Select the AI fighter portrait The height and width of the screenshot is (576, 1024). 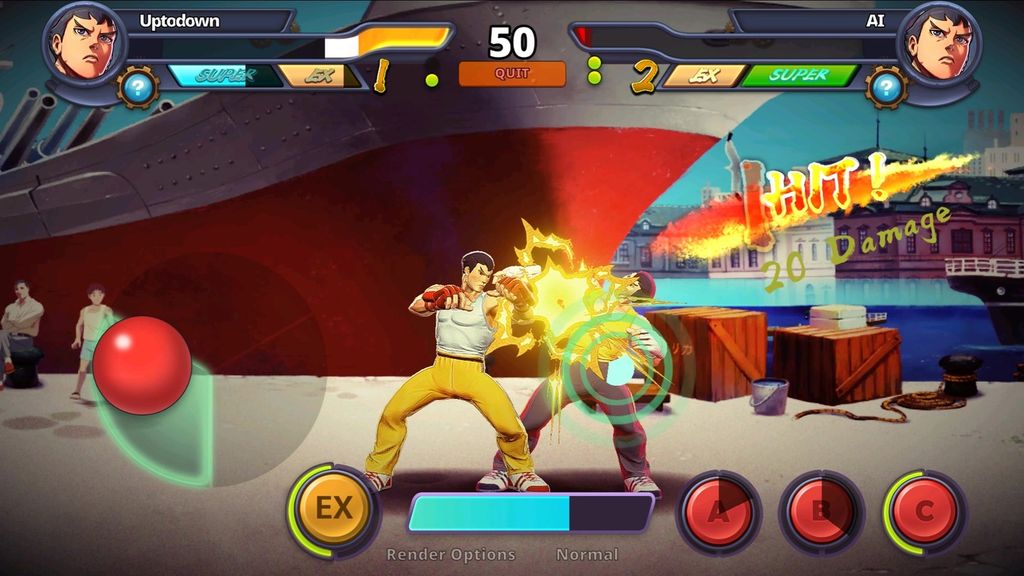[939, 42]
